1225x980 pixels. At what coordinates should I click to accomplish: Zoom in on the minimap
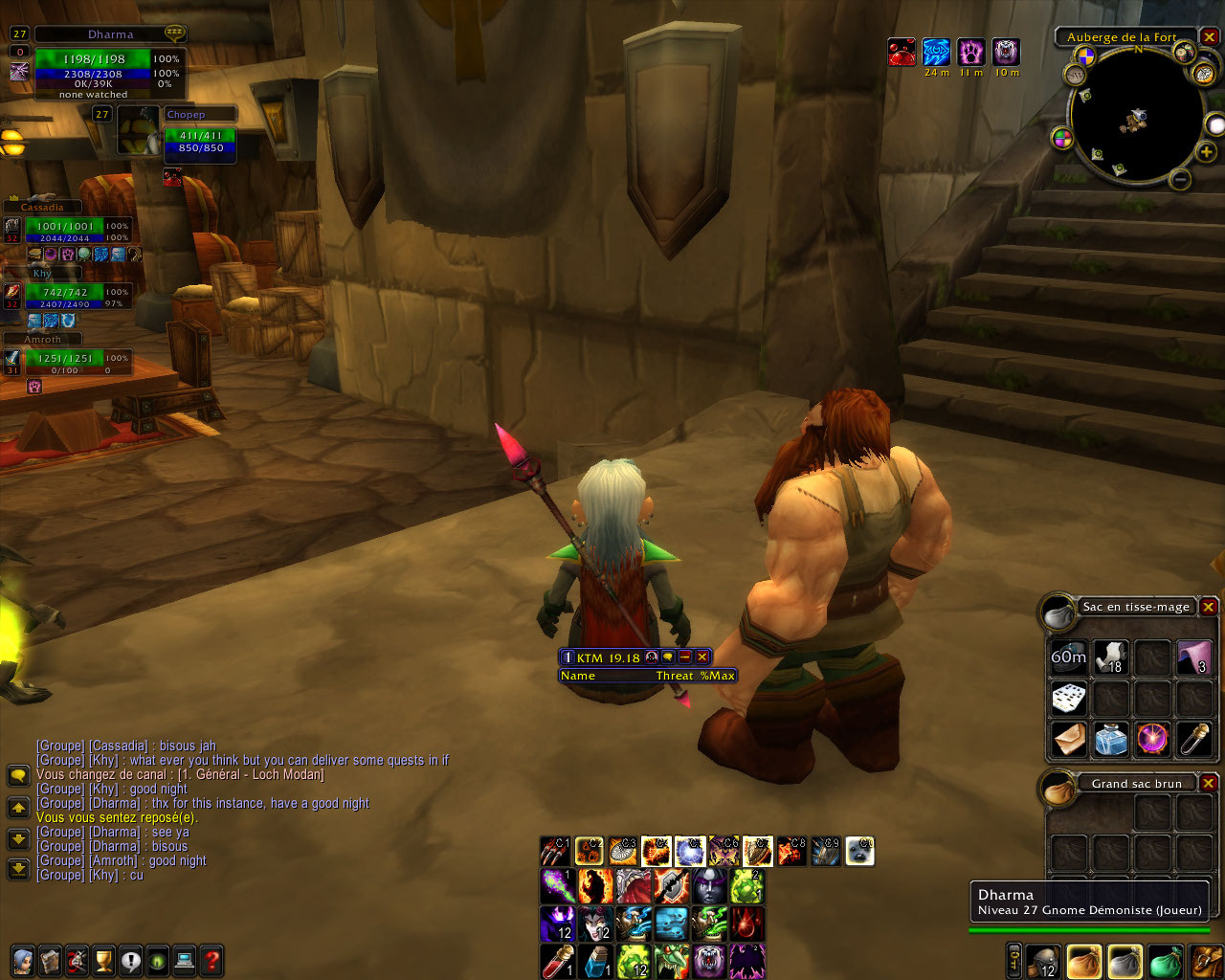1206,151
